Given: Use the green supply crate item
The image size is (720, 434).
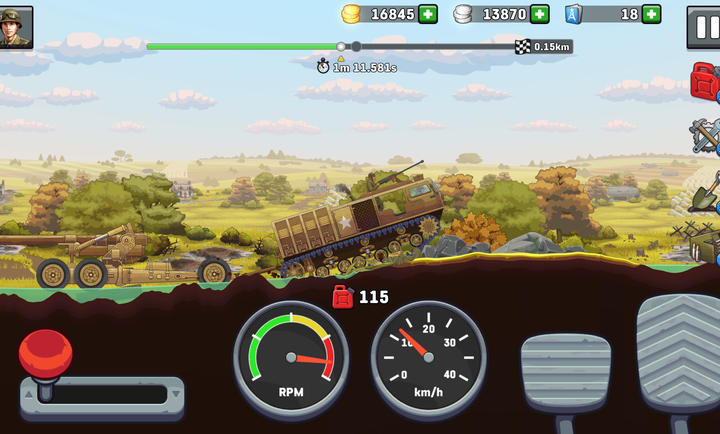Looking at the screenshot, I should tap(708, 244).
